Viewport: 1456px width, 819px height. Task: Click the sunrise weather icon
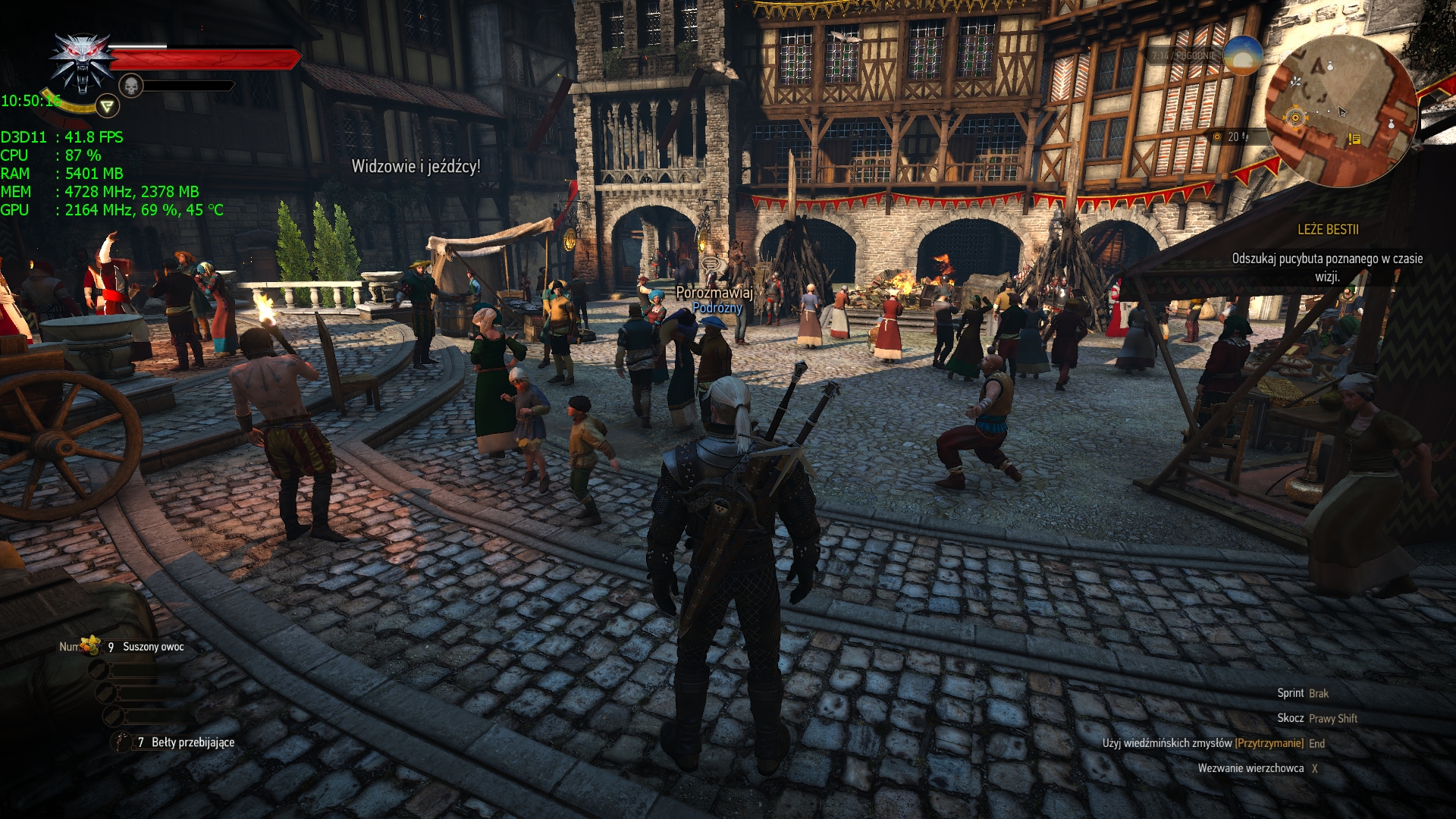pos(1242,55)
